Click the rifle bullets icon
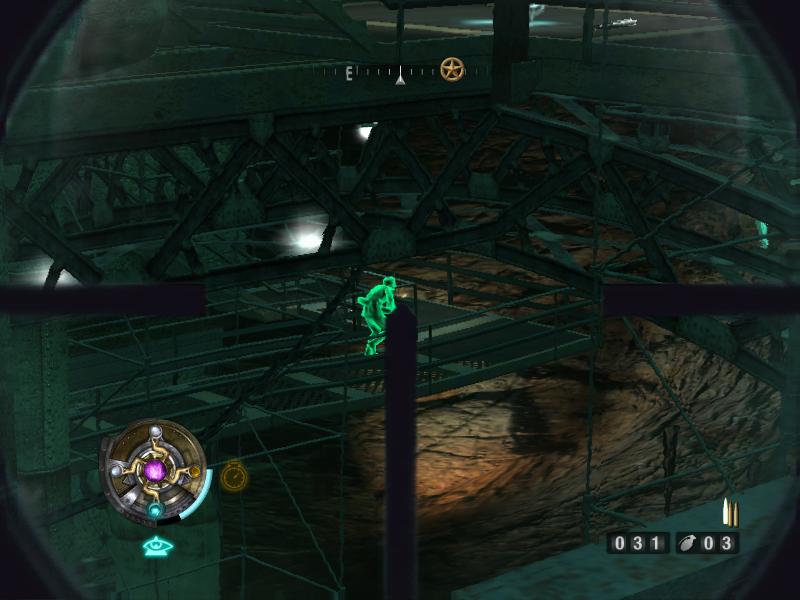This screenshot has height=600, width=800. (730, 512)
